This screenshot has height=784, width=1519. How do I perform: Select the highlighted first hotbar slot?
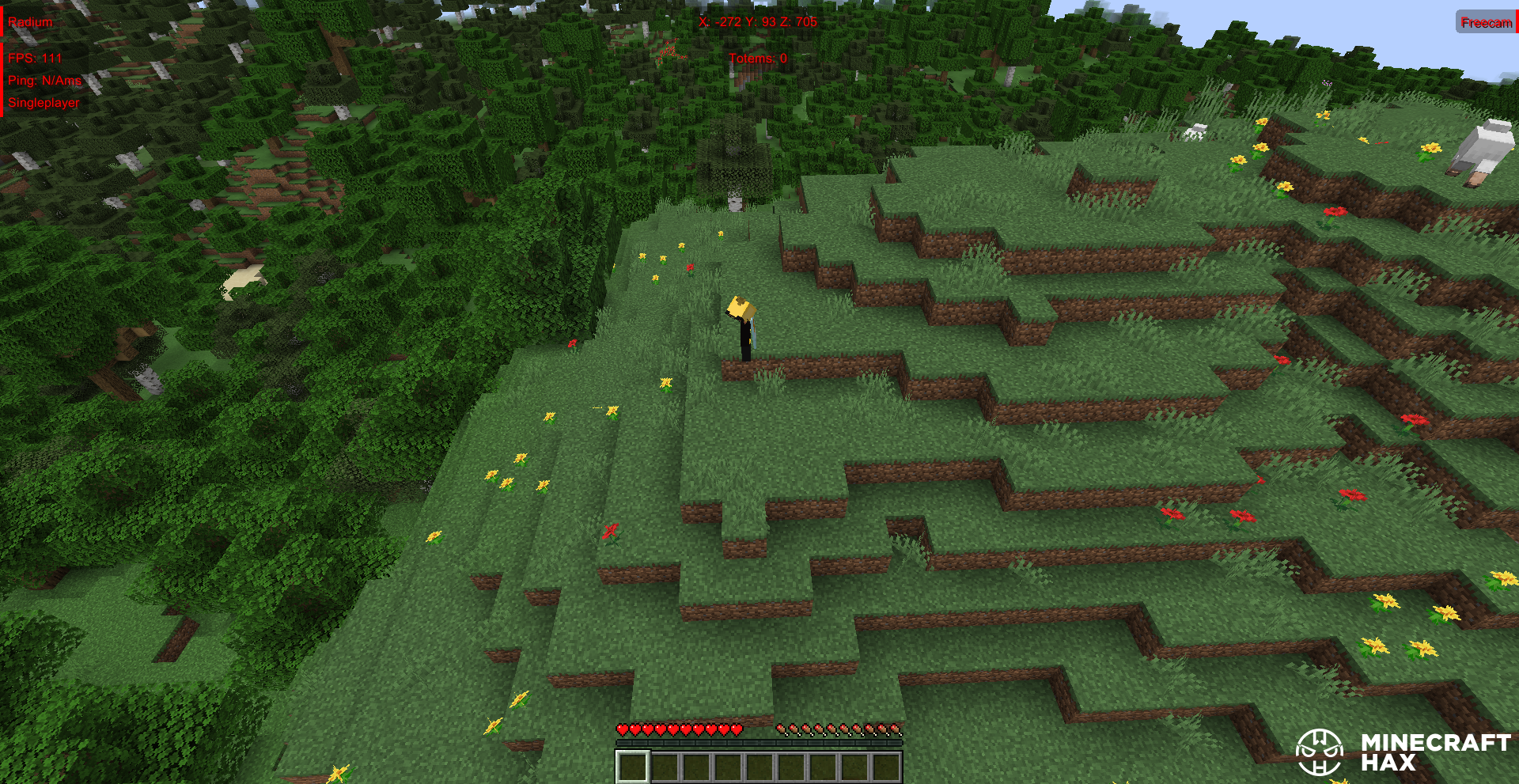pos(633,767)
